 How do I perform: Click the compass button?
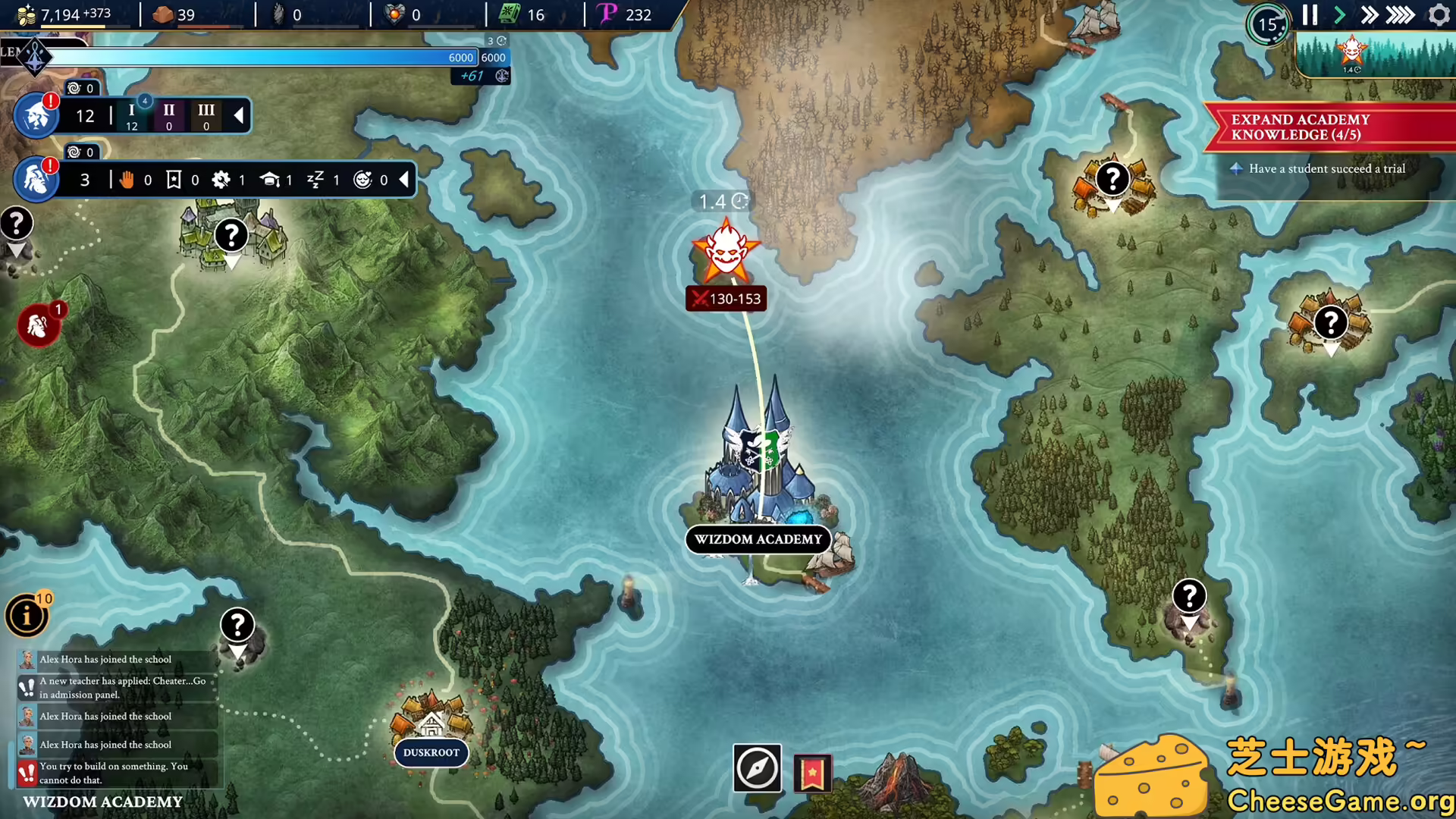757,768
